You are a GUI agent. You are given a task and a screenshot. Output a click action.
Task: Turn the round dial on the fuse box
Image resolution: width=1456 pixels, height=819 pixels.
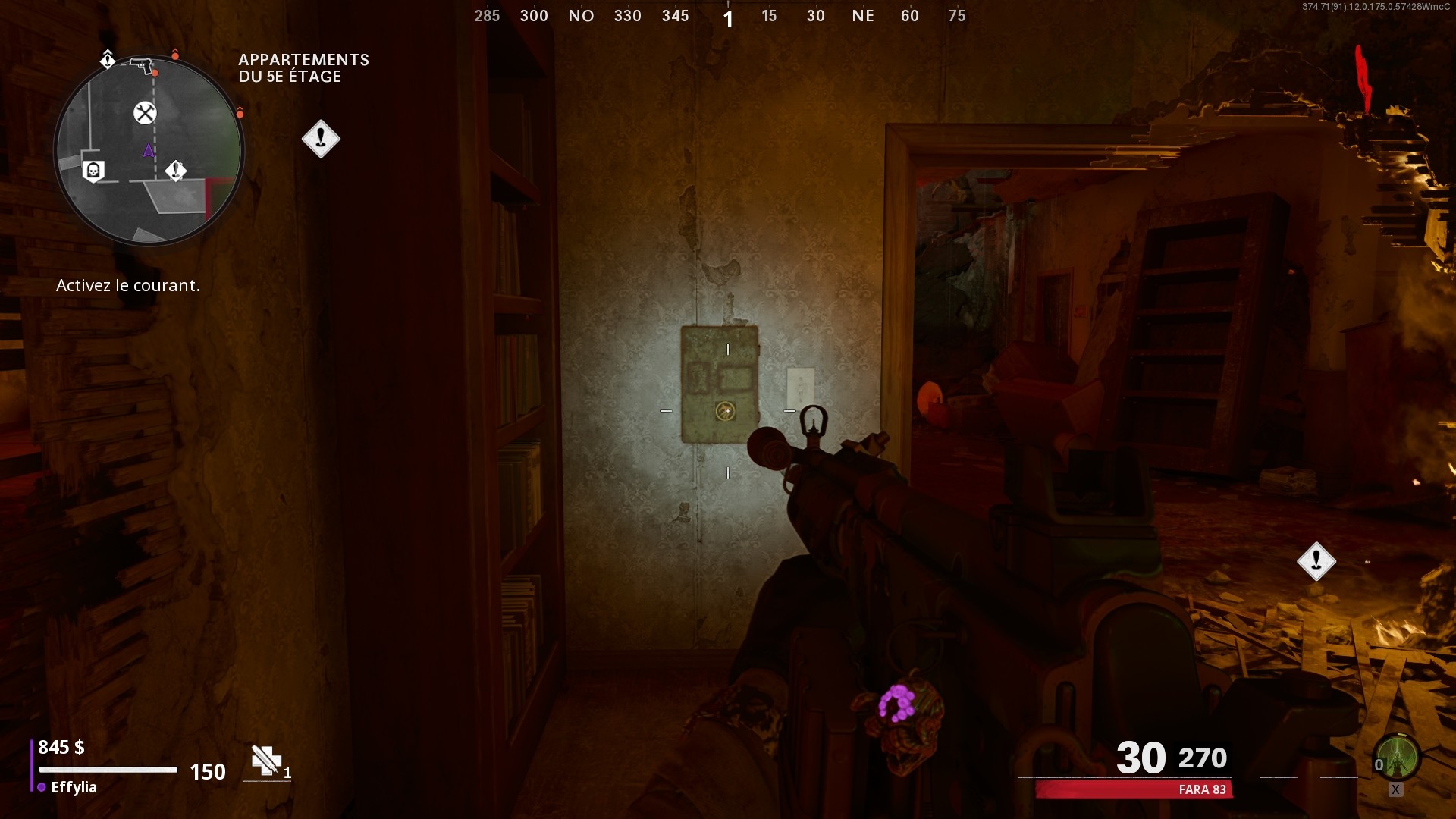pyautogui.click(x=725, y=412)
